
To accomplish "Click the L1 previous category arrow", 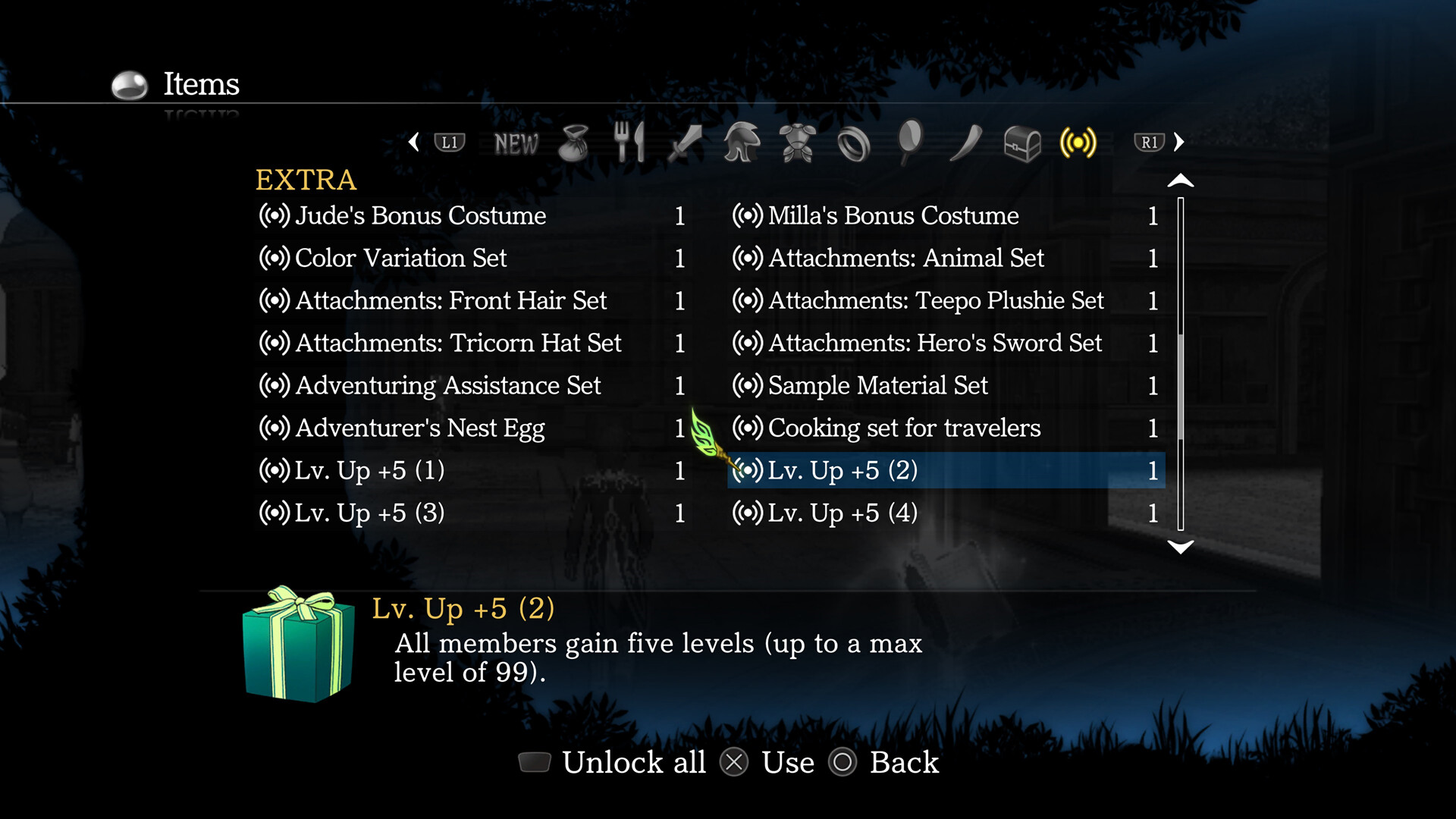I will click(x=447, y=143).
